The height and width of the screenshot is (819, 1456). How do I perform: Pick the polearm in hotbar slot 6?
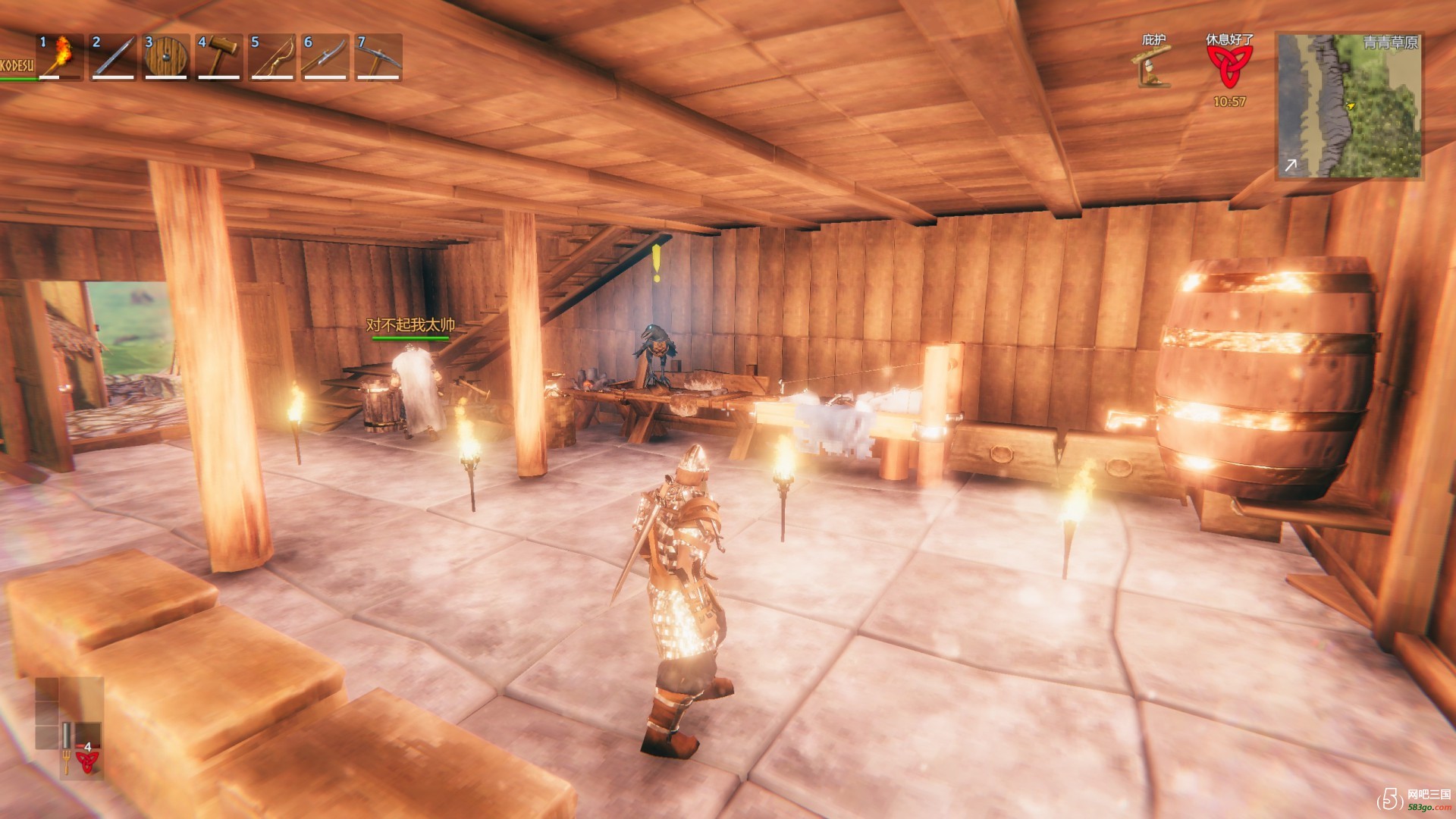[x=325, y=56]
